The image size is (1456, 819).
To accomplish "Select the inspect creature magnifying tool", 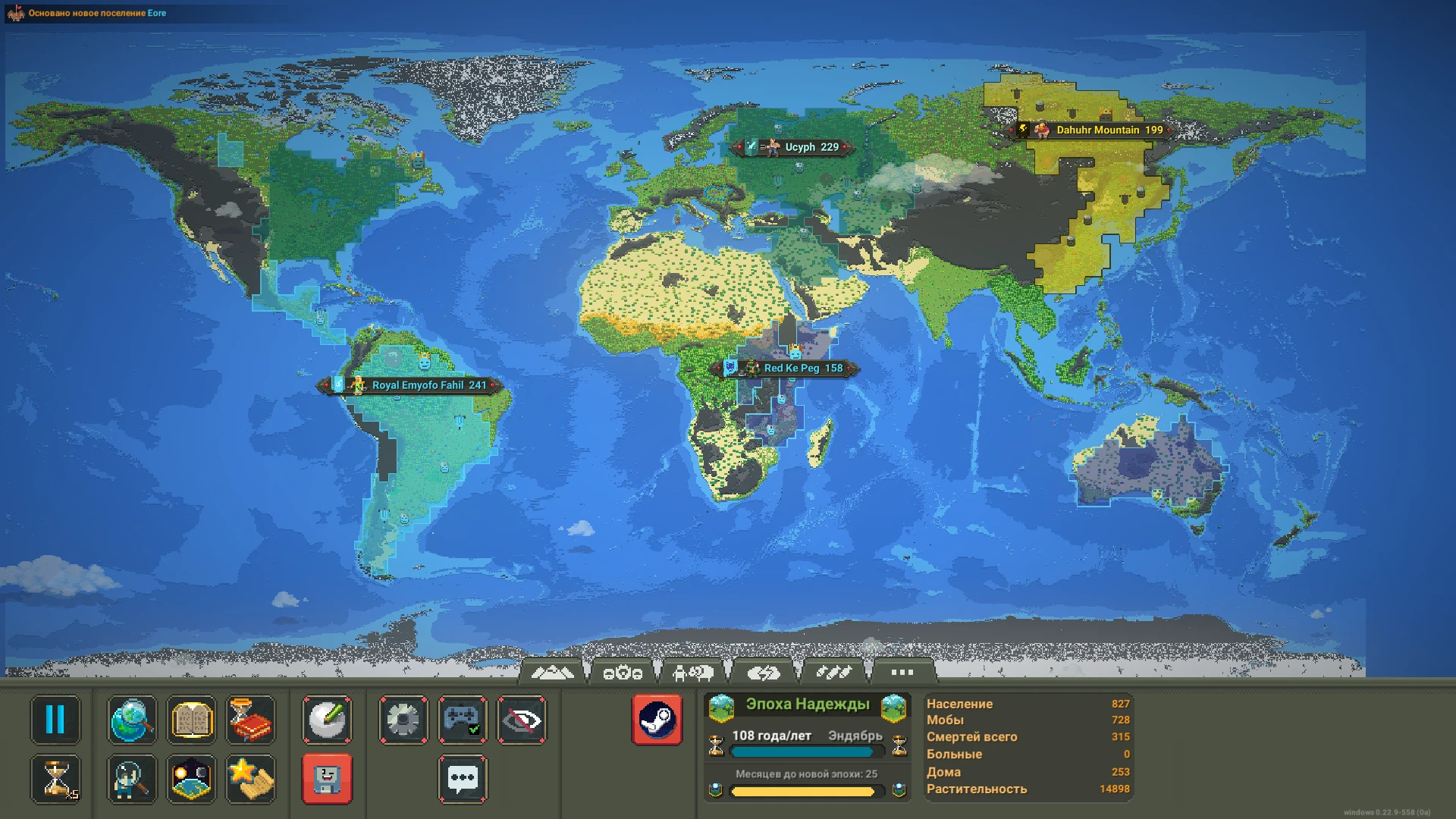I will point(131,779).
